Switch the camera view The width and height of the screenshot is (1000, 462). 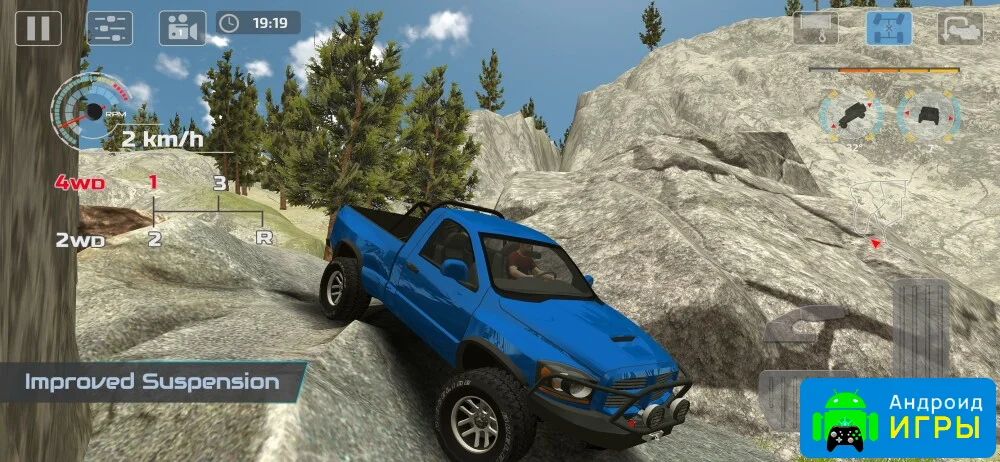pos(182,27)
